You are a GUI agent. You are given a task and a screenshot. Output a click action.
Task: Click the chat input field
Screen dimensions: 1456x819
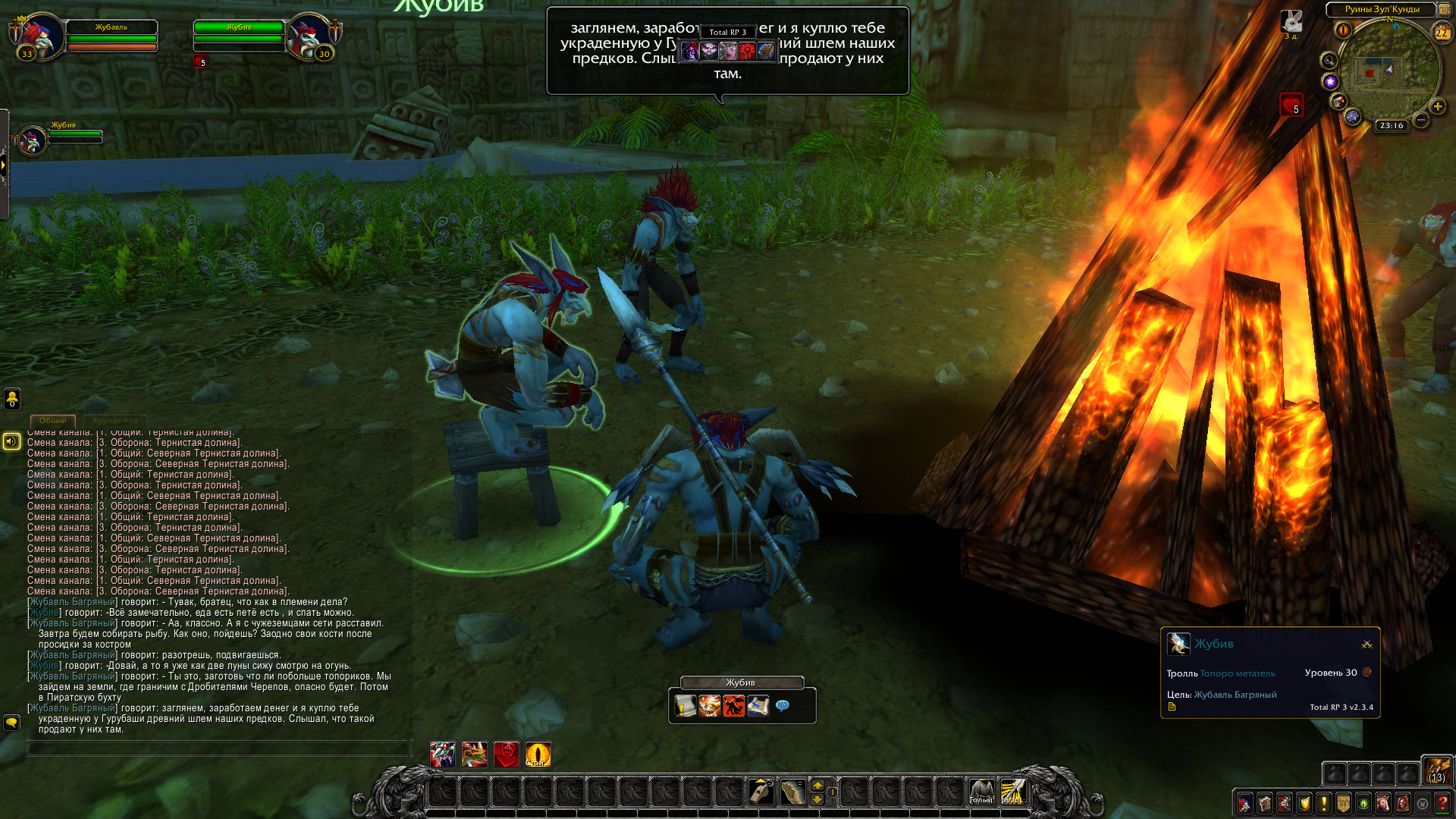218,748
